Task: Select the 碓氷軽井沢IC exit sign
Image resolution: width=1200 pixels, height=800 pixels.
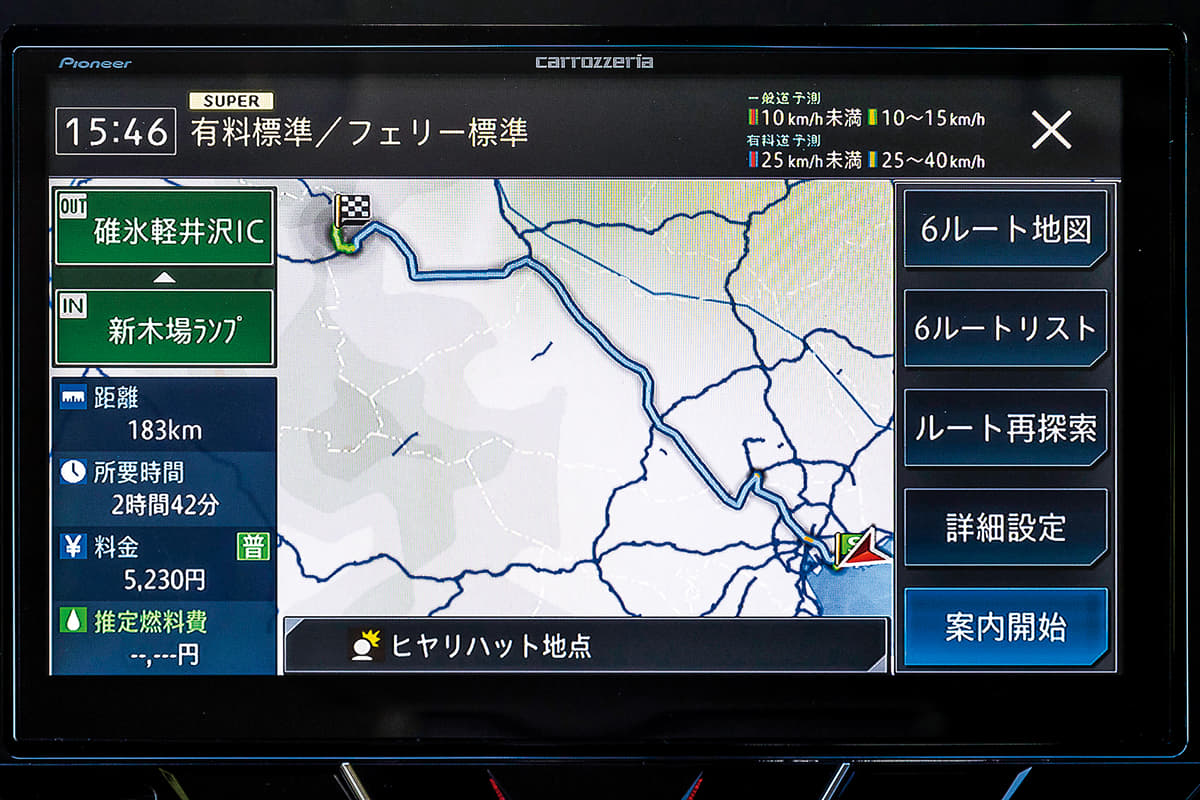Action: [164, 228]
